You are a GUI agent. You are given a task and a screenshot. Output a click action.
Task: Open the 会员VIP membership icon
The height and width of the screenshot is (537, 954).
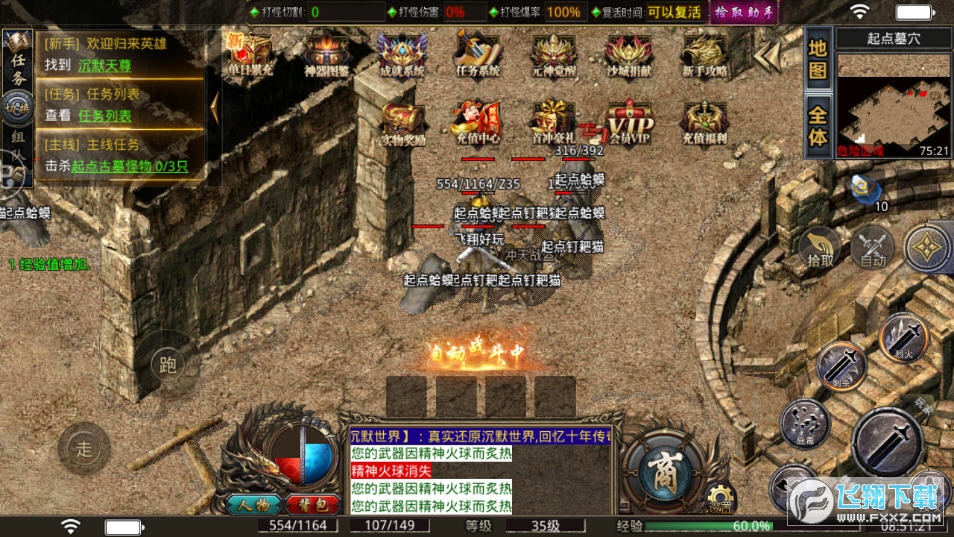click(628, 122)
